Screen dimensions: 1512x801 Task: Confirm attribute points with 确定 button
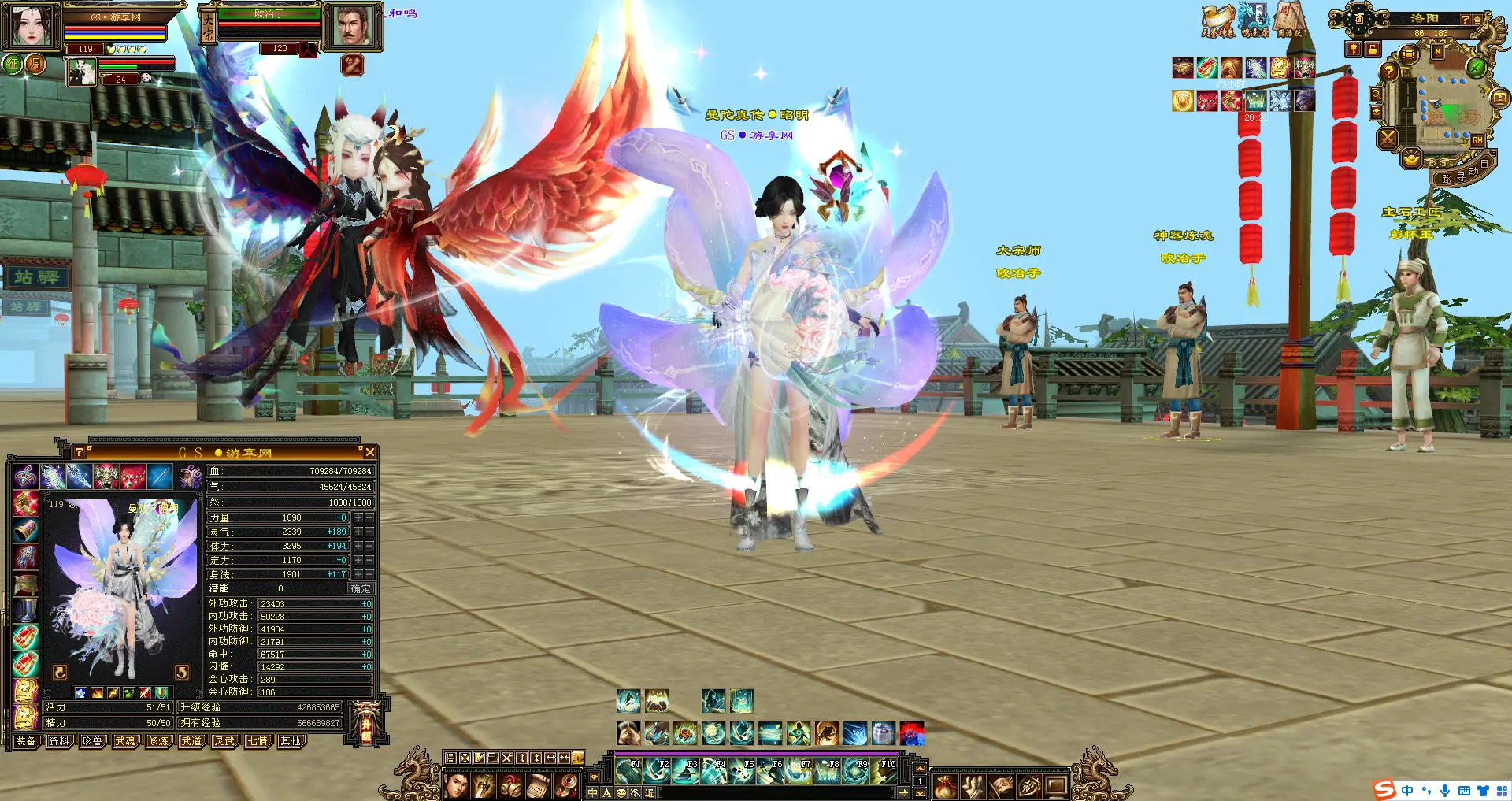(x=361, y=588)
